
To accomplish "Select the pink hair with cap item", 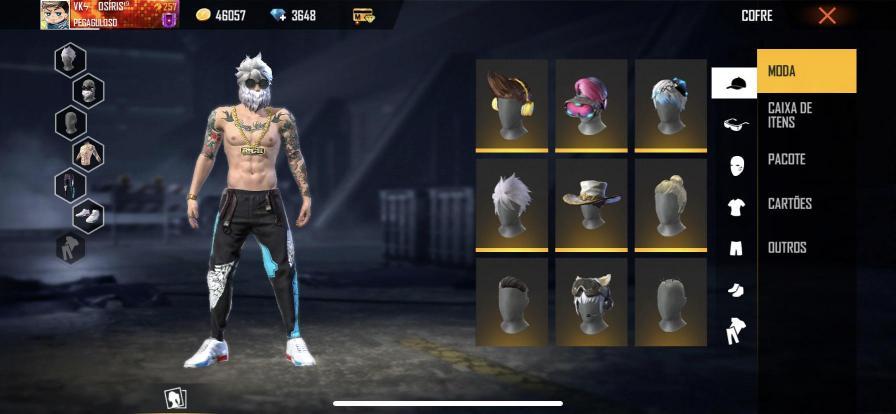I will point(591,103).
